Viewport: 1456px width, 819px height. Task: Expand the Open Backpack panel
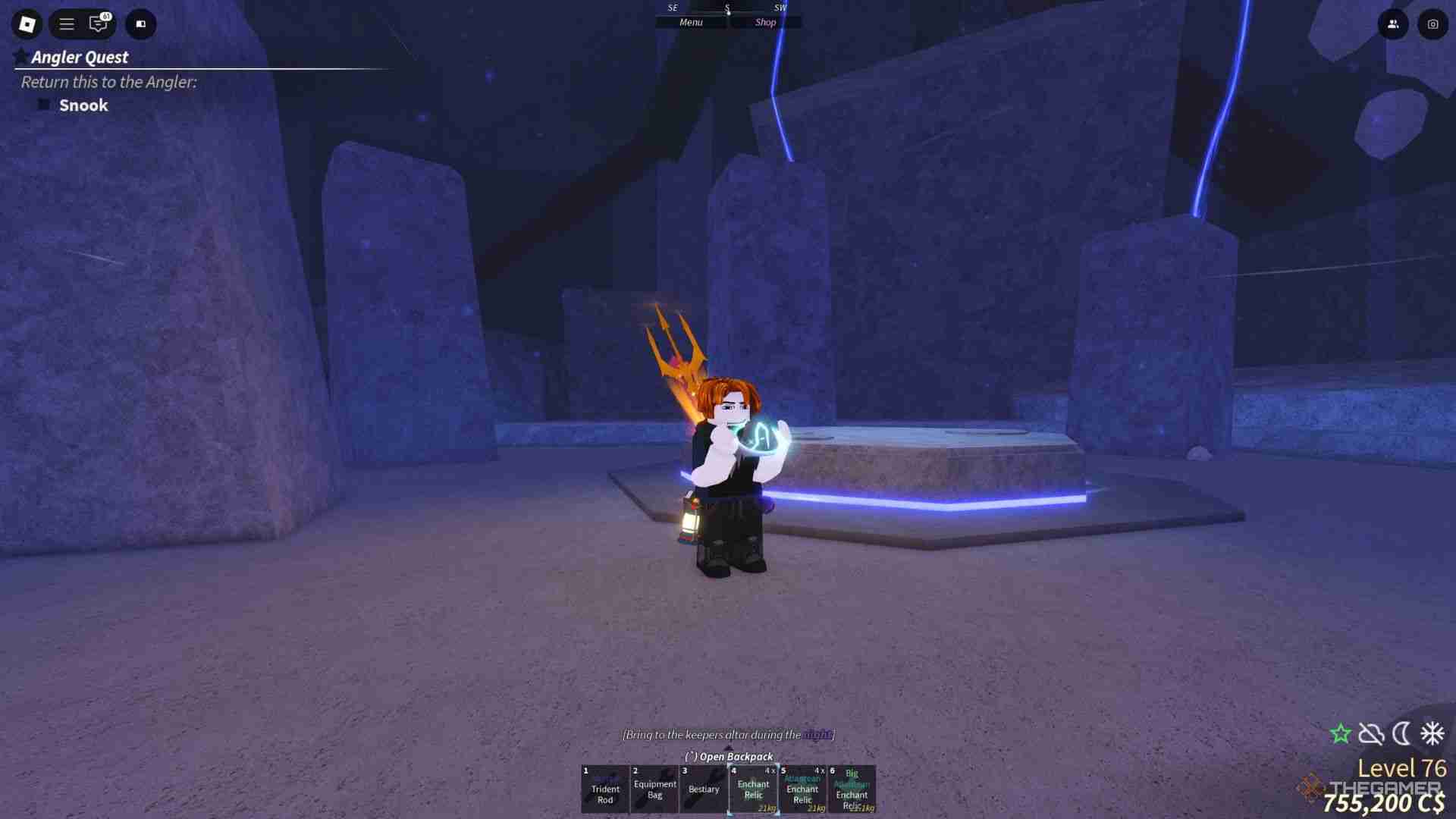point(729,756)
